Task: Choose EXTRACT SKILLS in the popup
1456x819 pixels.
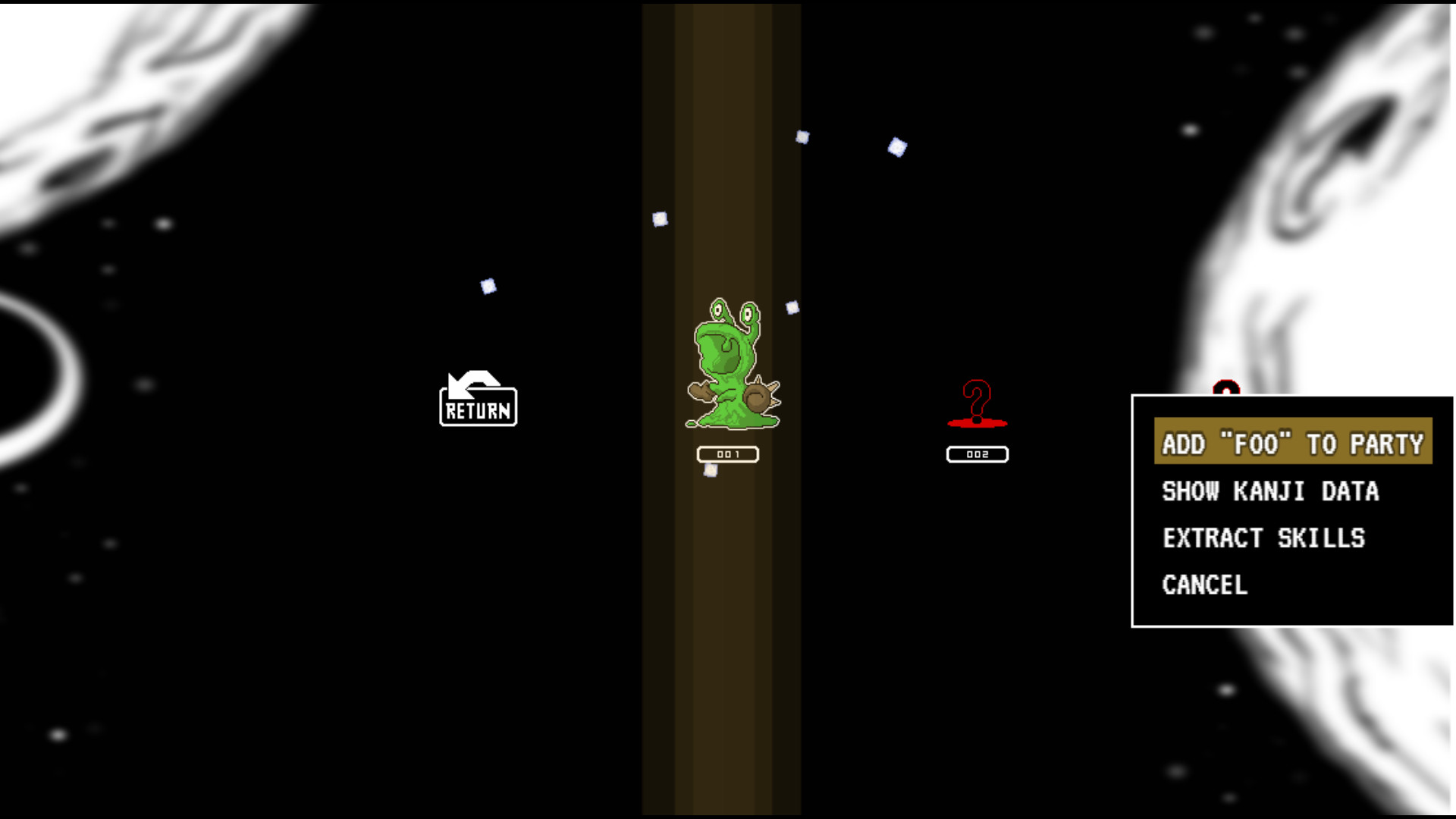Action: coord(1263,538)
